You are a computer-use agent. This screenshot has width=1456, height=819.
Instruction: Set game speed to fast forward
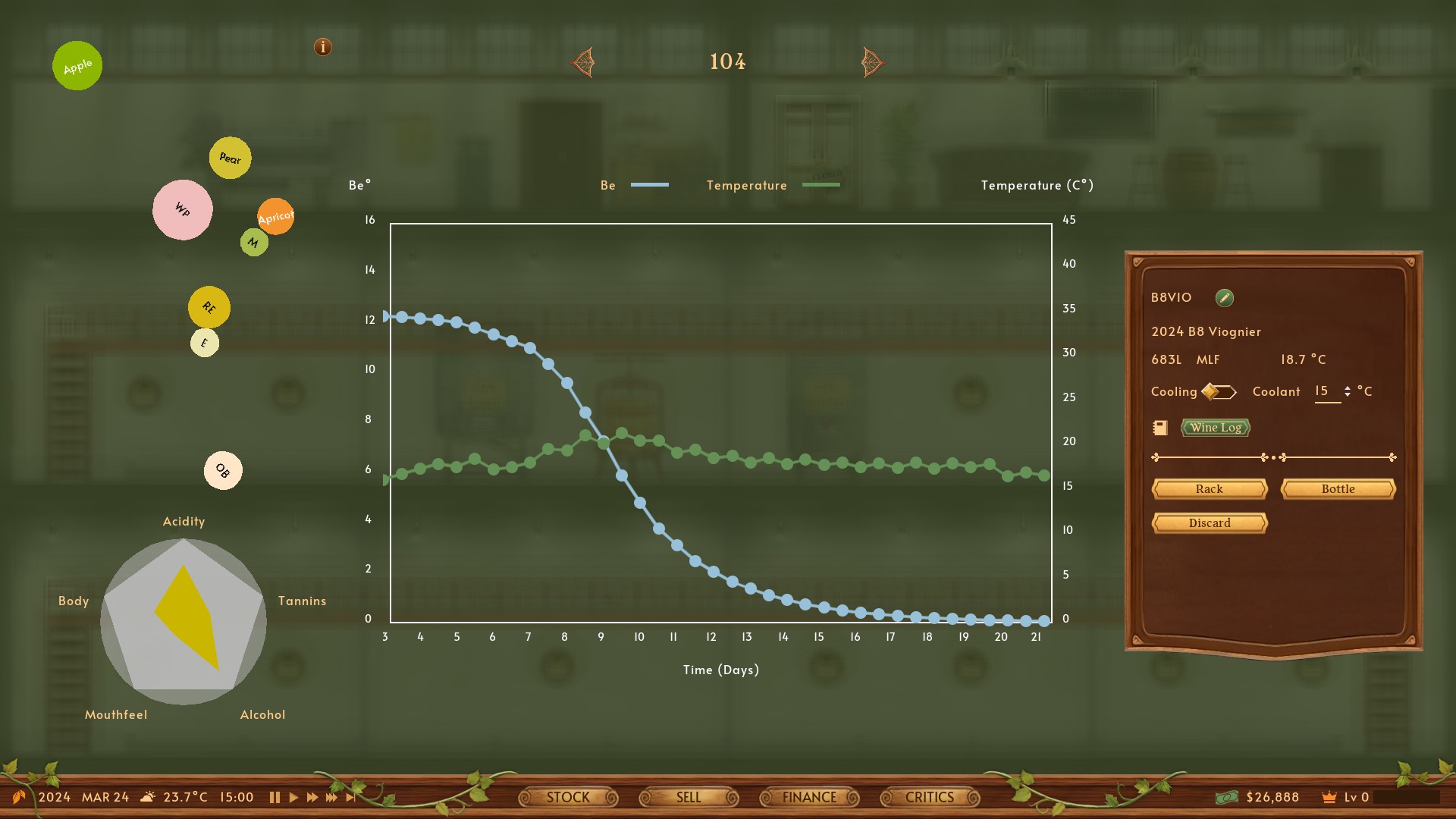point(312,797)
